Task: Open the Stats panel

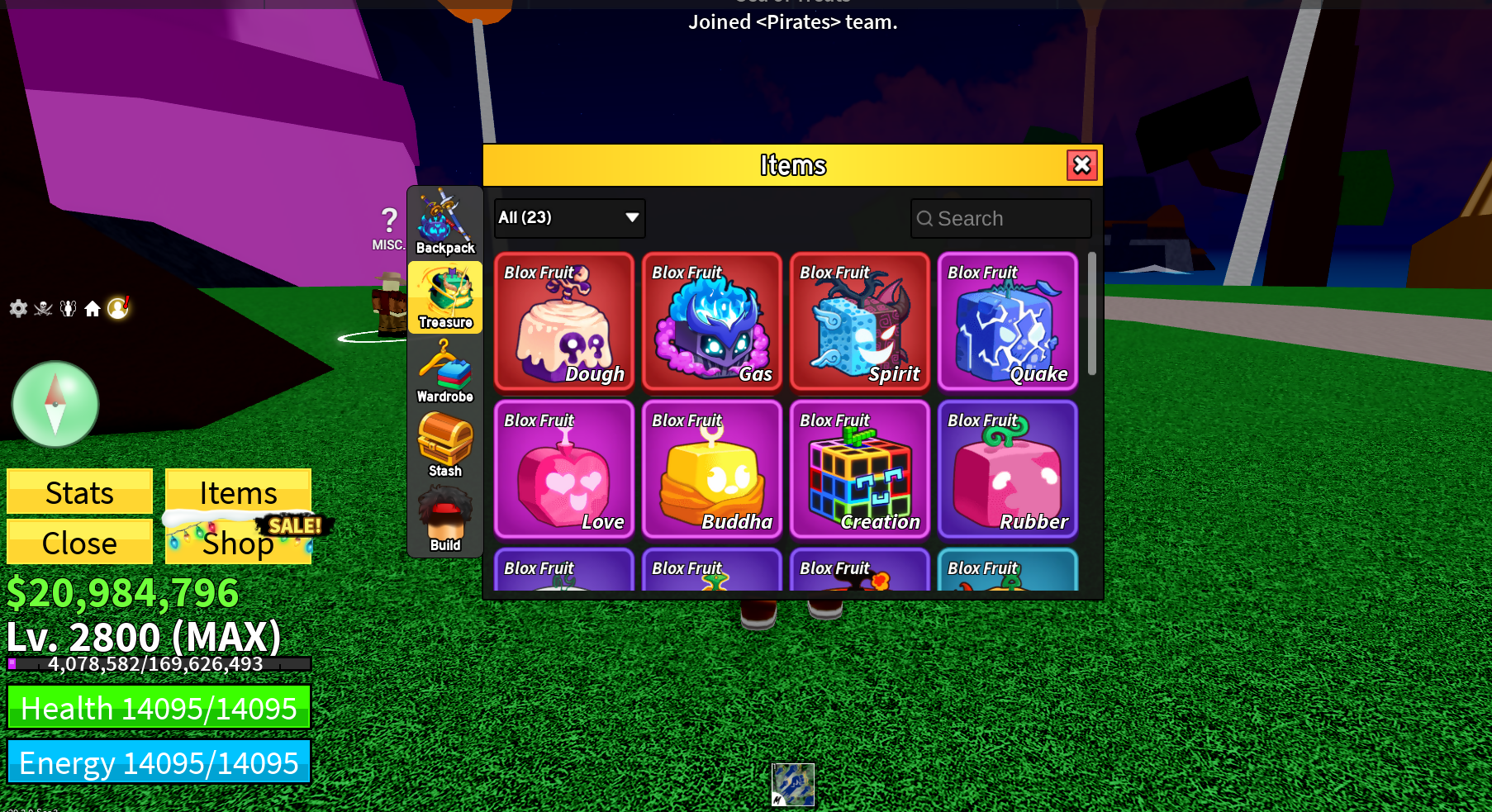Action: (x=78, y=491)
